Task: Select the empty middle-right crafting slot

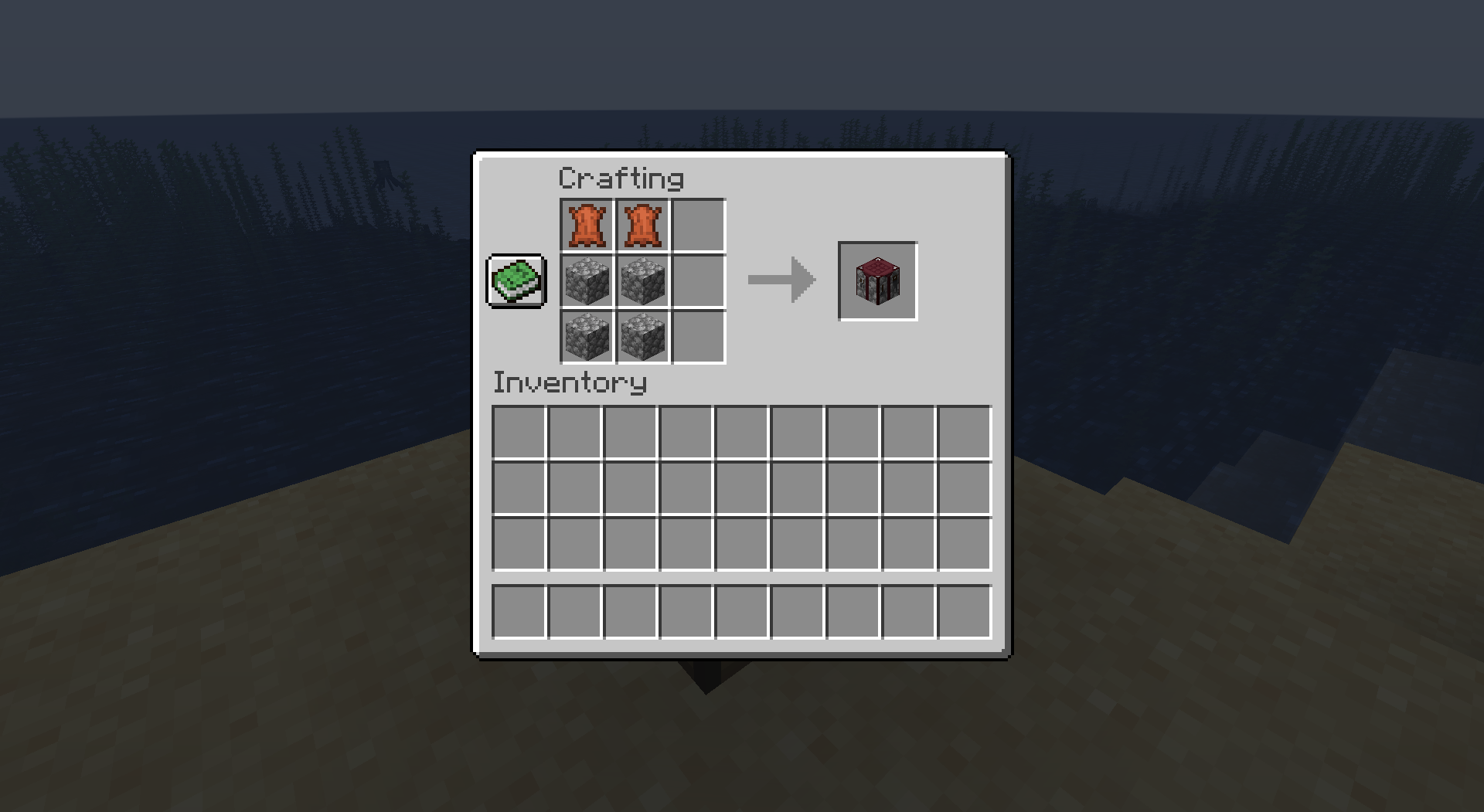Action: [698, 280]
